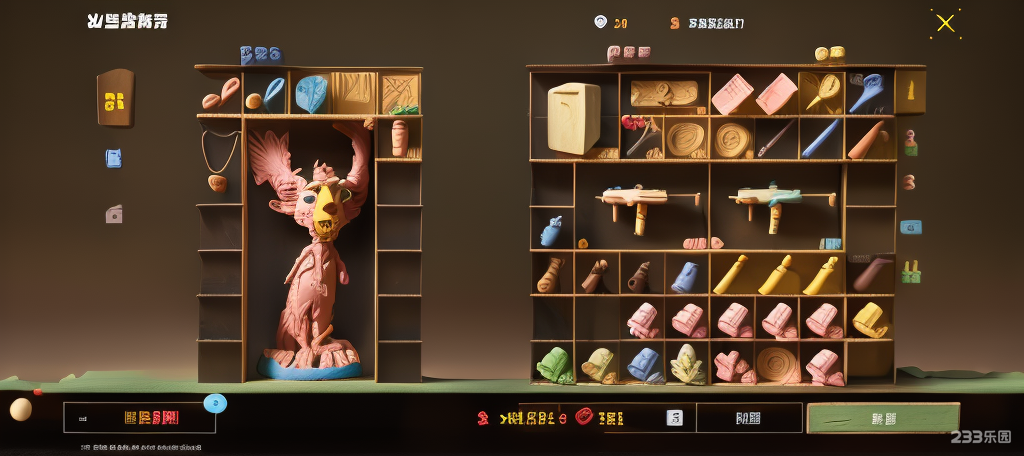Select the large cream block item

tap(574, 117)
